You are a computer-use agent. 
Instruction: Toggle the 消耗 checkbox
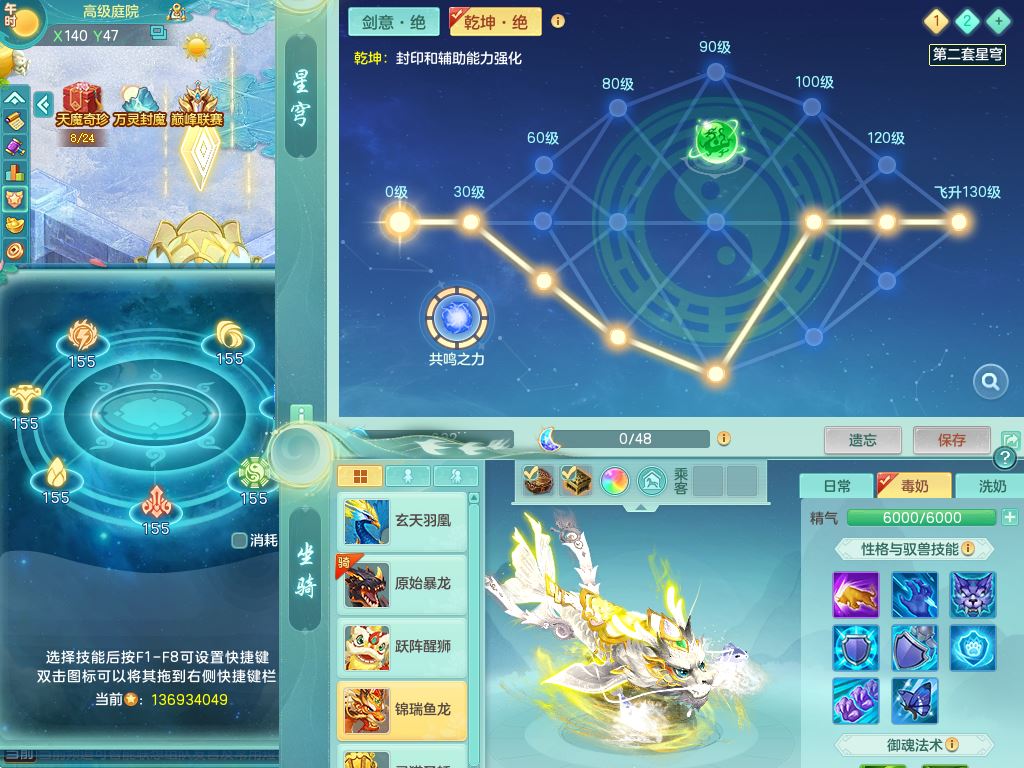(x=240, y=540)
